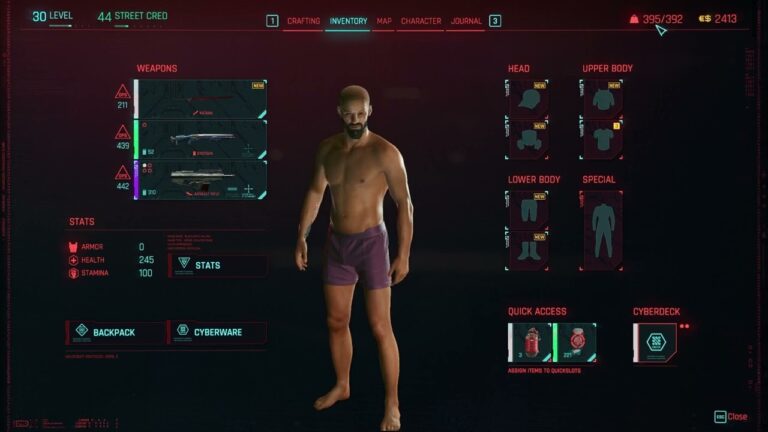Click the face mask slot under Head
Screen dimensions: 768x432
coord(527,139)
